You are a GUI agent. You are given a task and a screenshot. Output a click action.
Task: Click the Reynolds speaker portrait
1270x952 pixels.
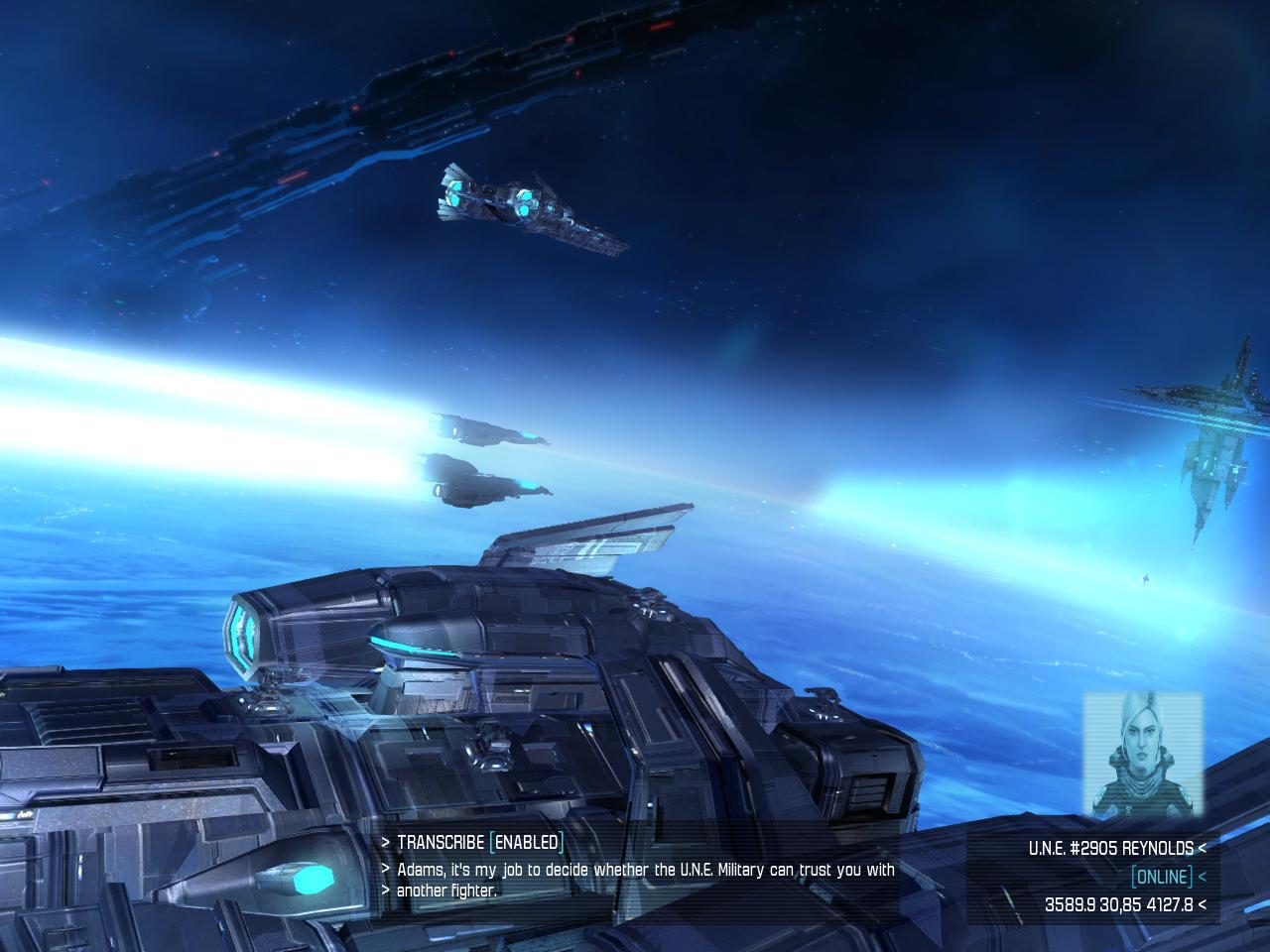click(1142, 756)
